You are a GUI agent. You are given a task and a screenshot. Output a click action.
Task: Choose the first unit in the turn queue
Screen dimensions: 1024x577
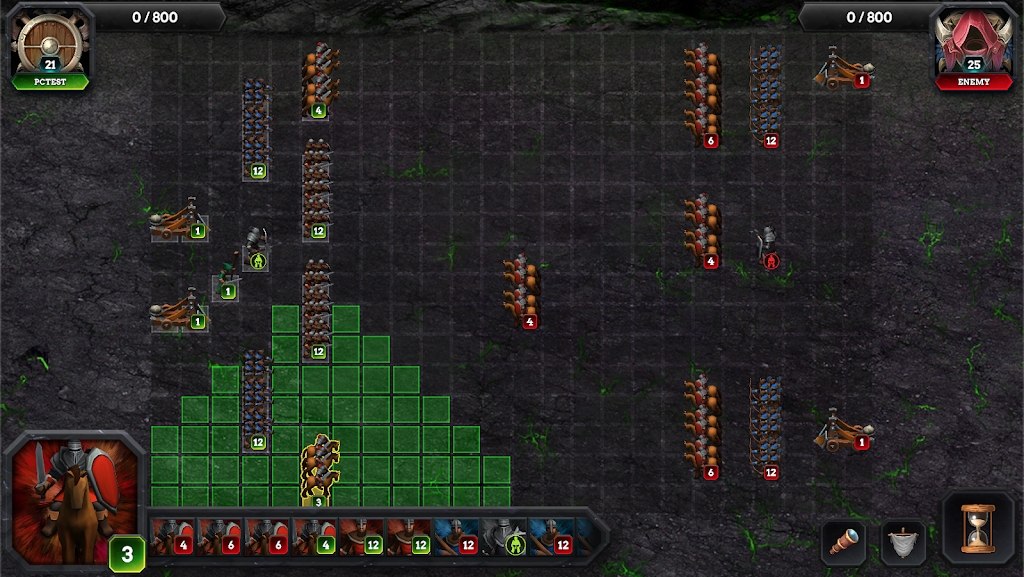(x=171, y=535)
